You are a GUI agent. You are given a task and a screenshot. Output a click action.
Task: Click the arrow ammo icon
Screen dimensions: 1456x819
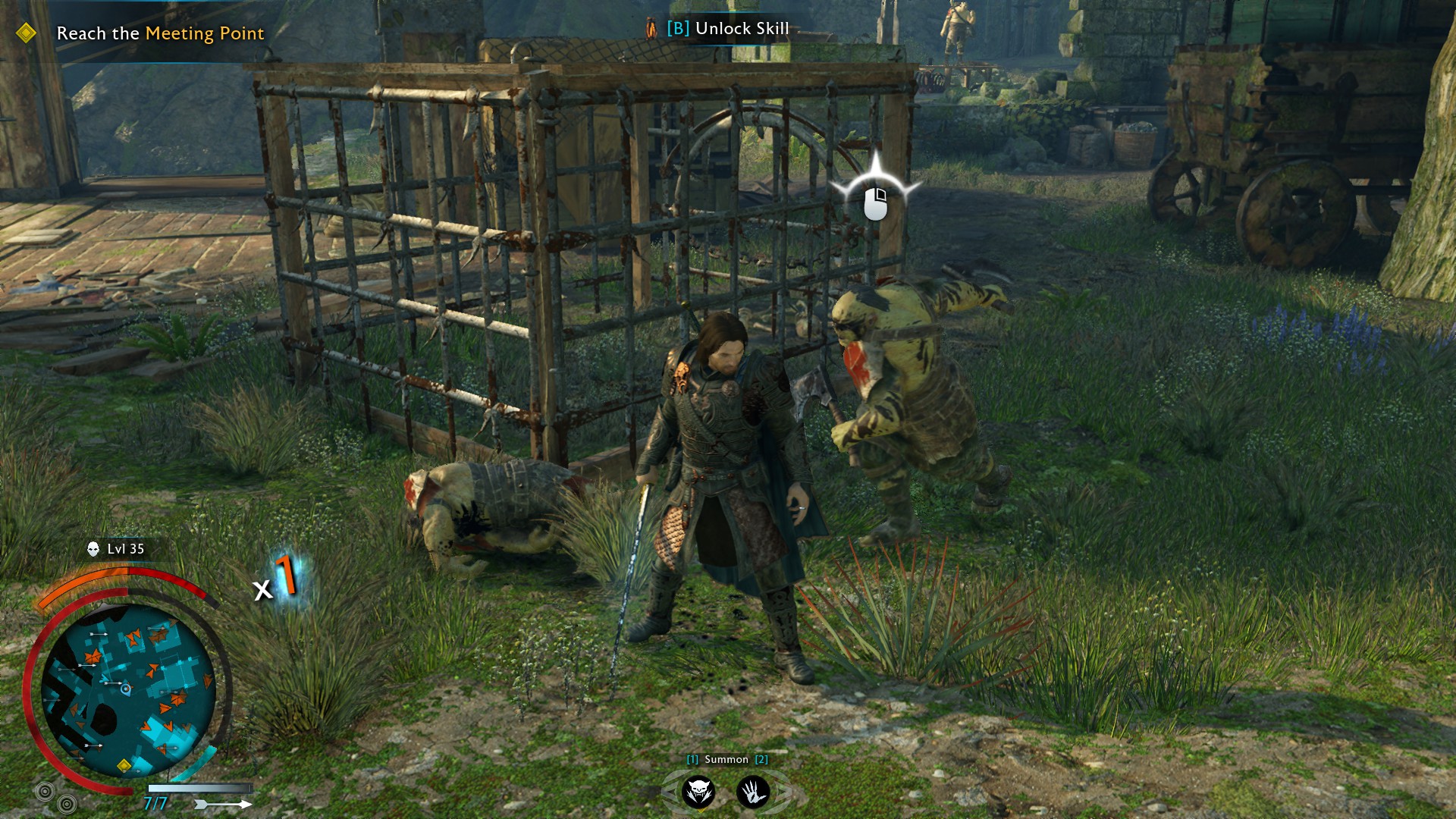pos(223,804)
